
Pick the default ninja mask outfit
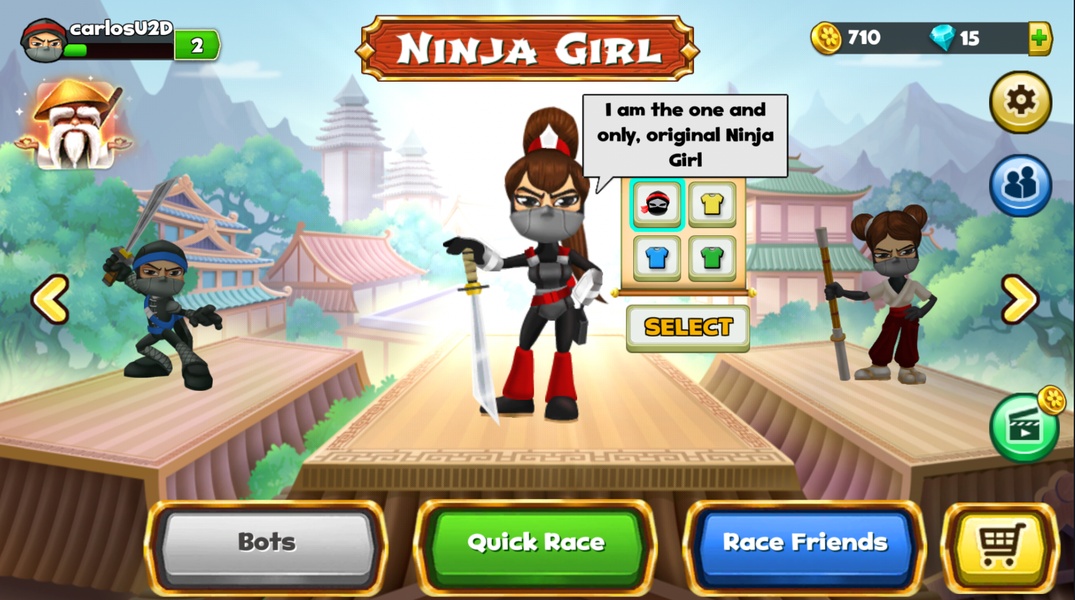[x=657, y=204]
